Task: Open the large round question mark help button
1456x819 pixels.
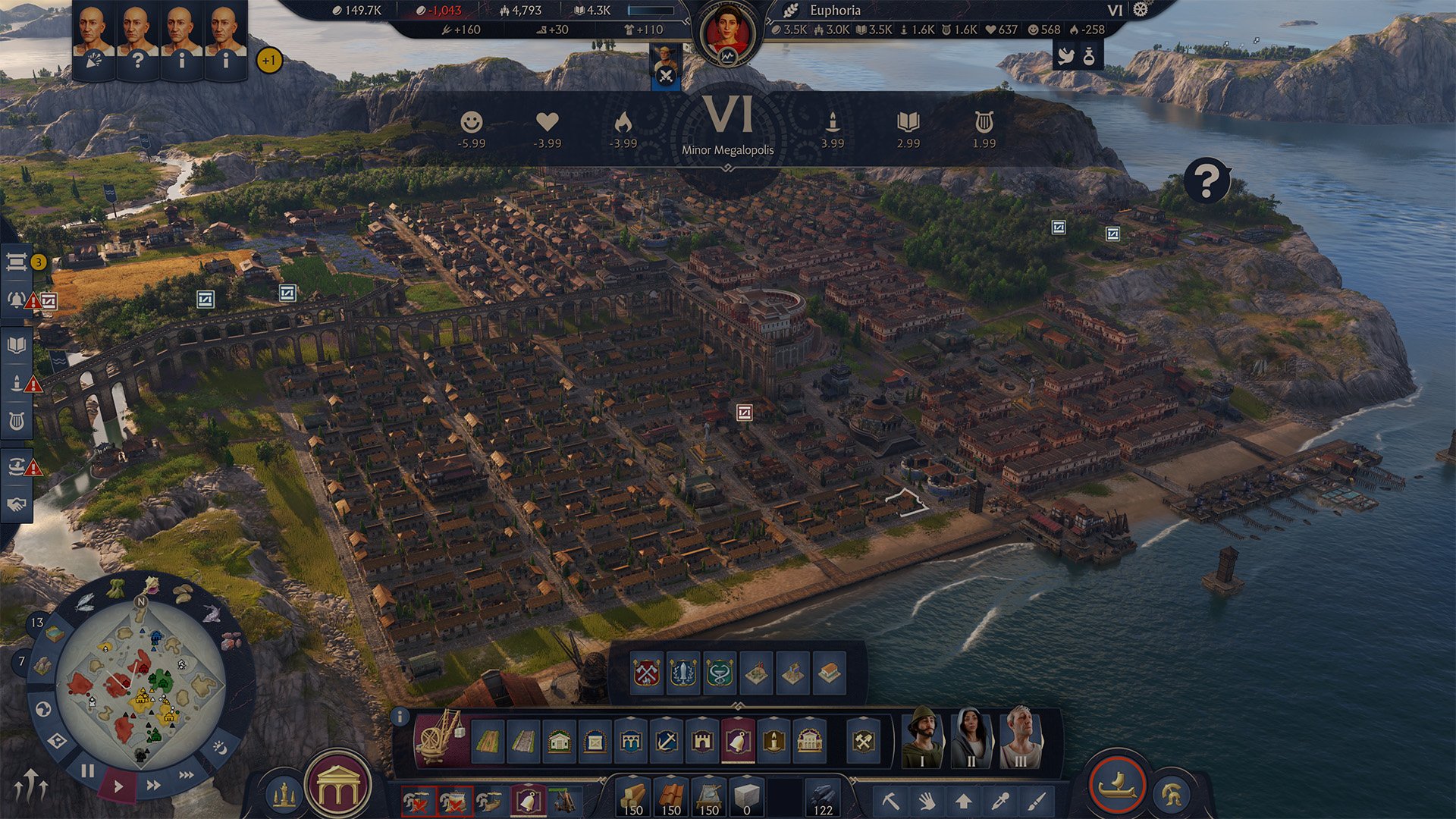Action: [1206, 180]
